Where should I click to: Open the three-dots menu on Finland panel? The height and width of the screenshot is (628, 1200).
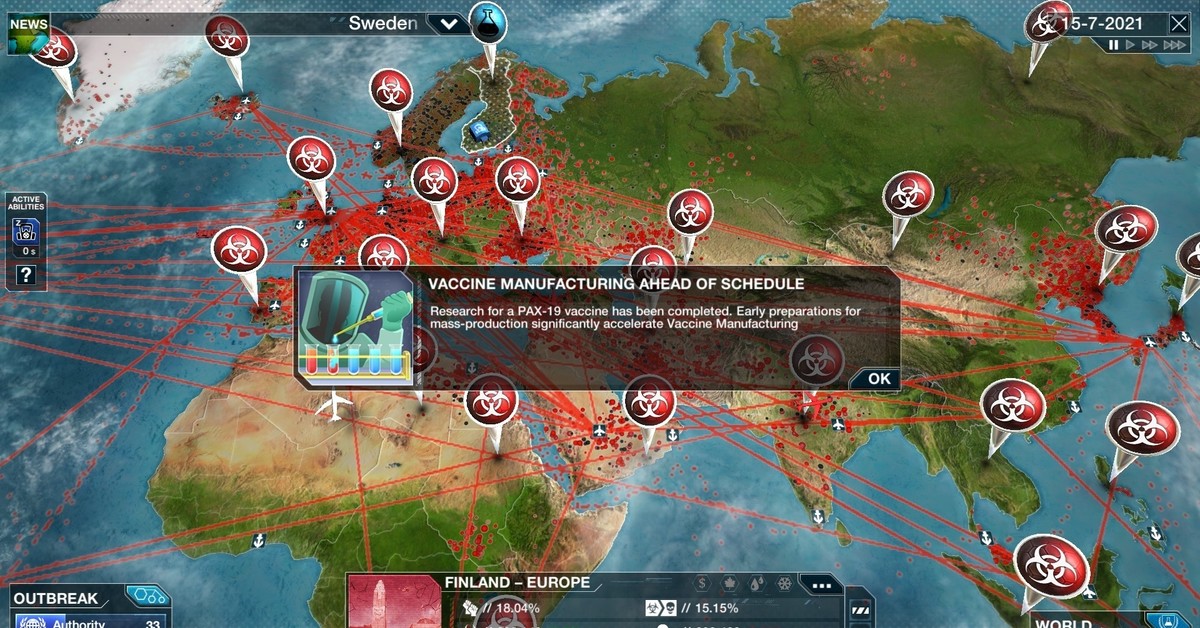822,585
